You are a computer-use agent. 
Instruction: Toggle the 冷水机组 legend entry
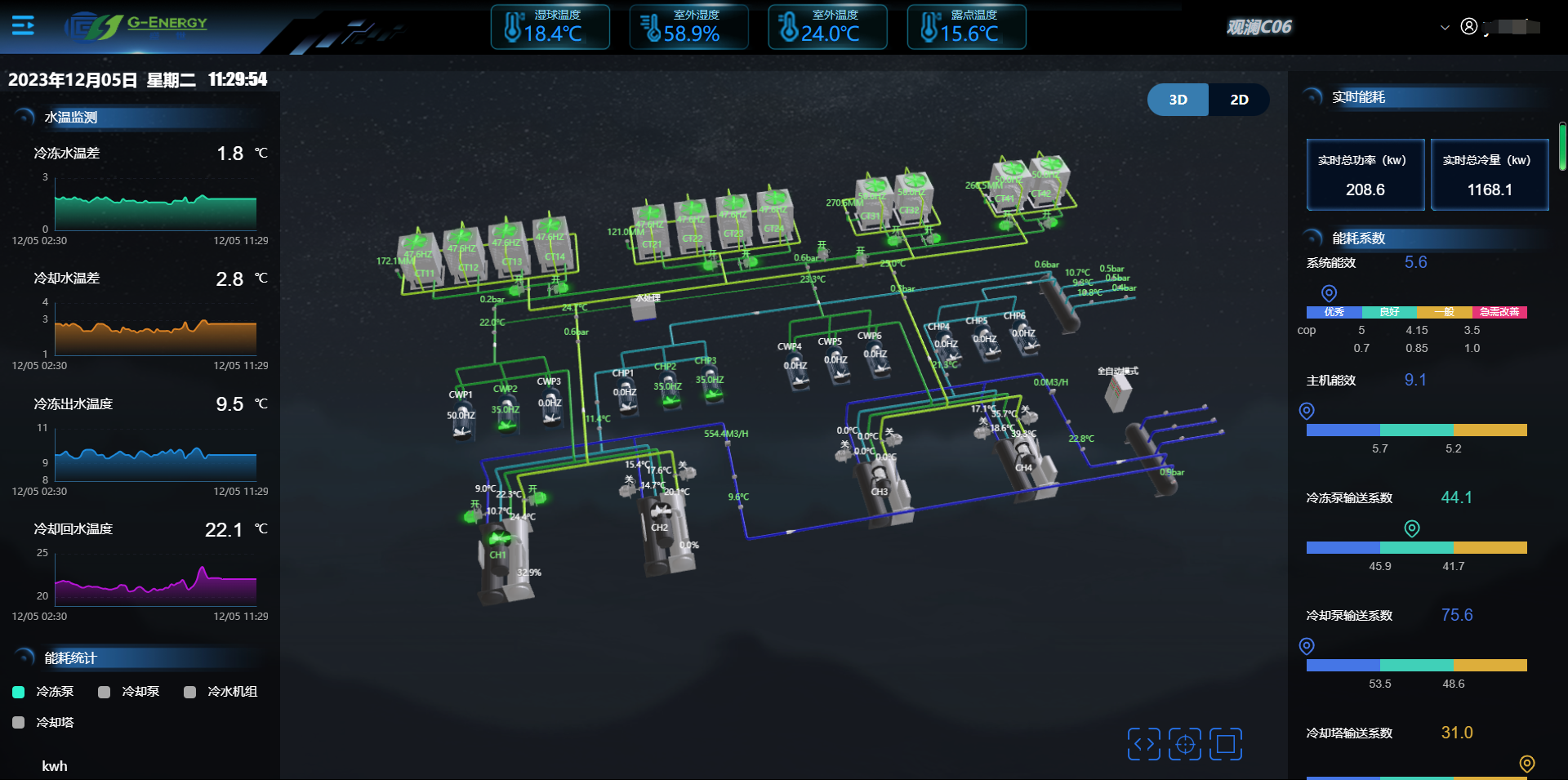click(x=221, y=692)
